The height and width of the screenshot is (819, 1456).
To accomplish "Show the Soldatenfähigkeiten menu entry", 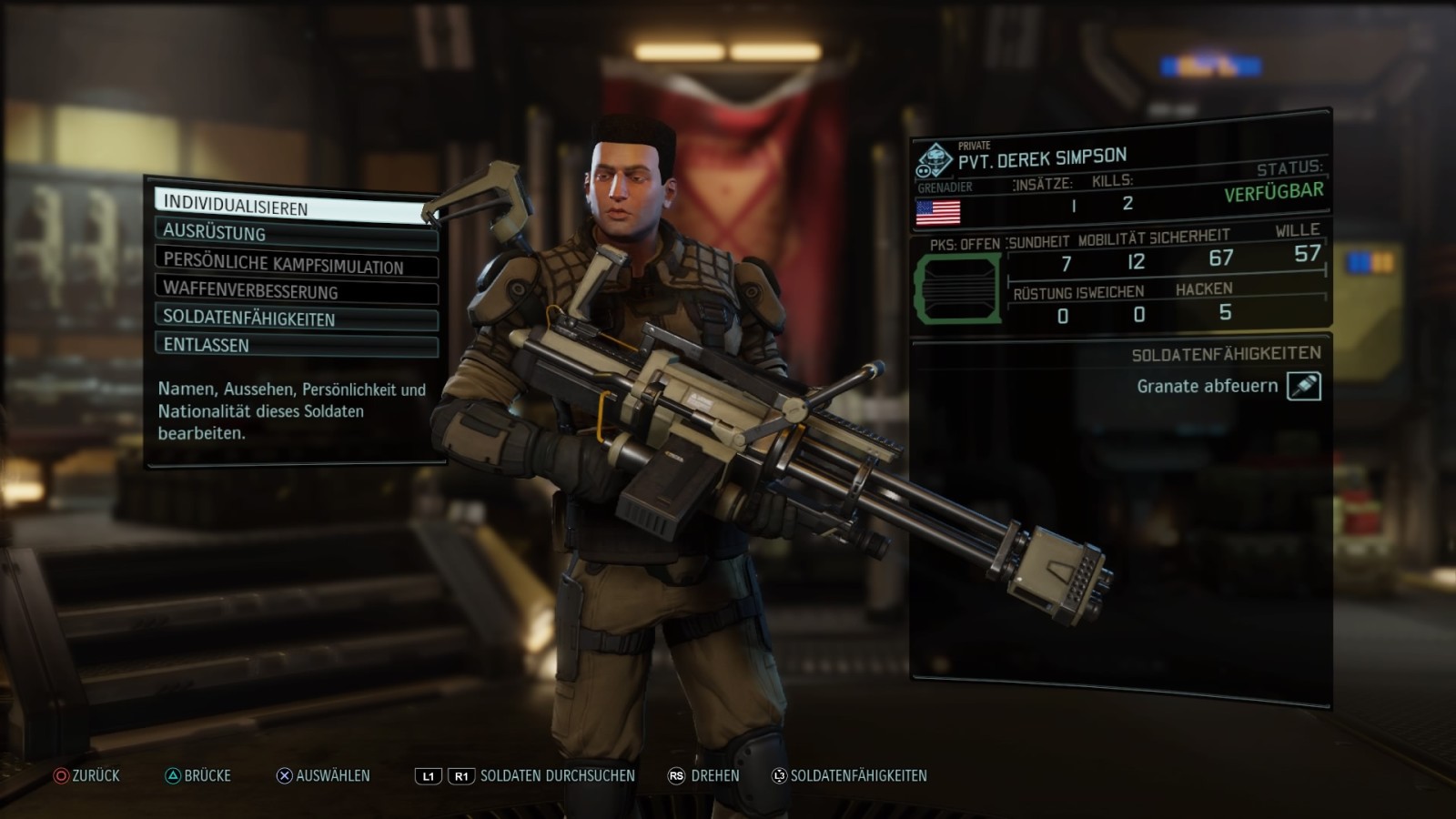I will click(296, 318).
